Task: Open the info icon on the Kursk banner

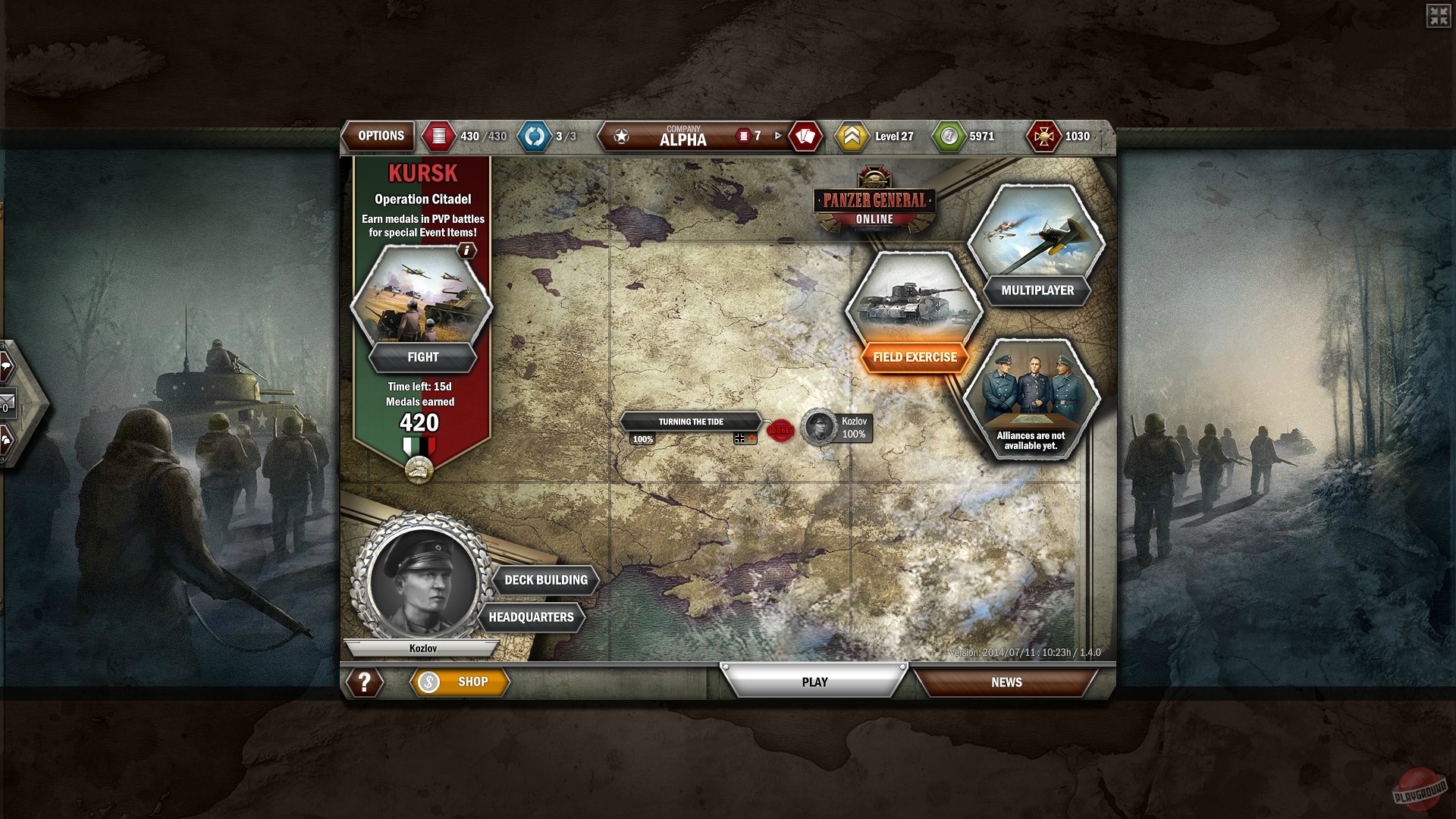Action: [x=468, y=250]
